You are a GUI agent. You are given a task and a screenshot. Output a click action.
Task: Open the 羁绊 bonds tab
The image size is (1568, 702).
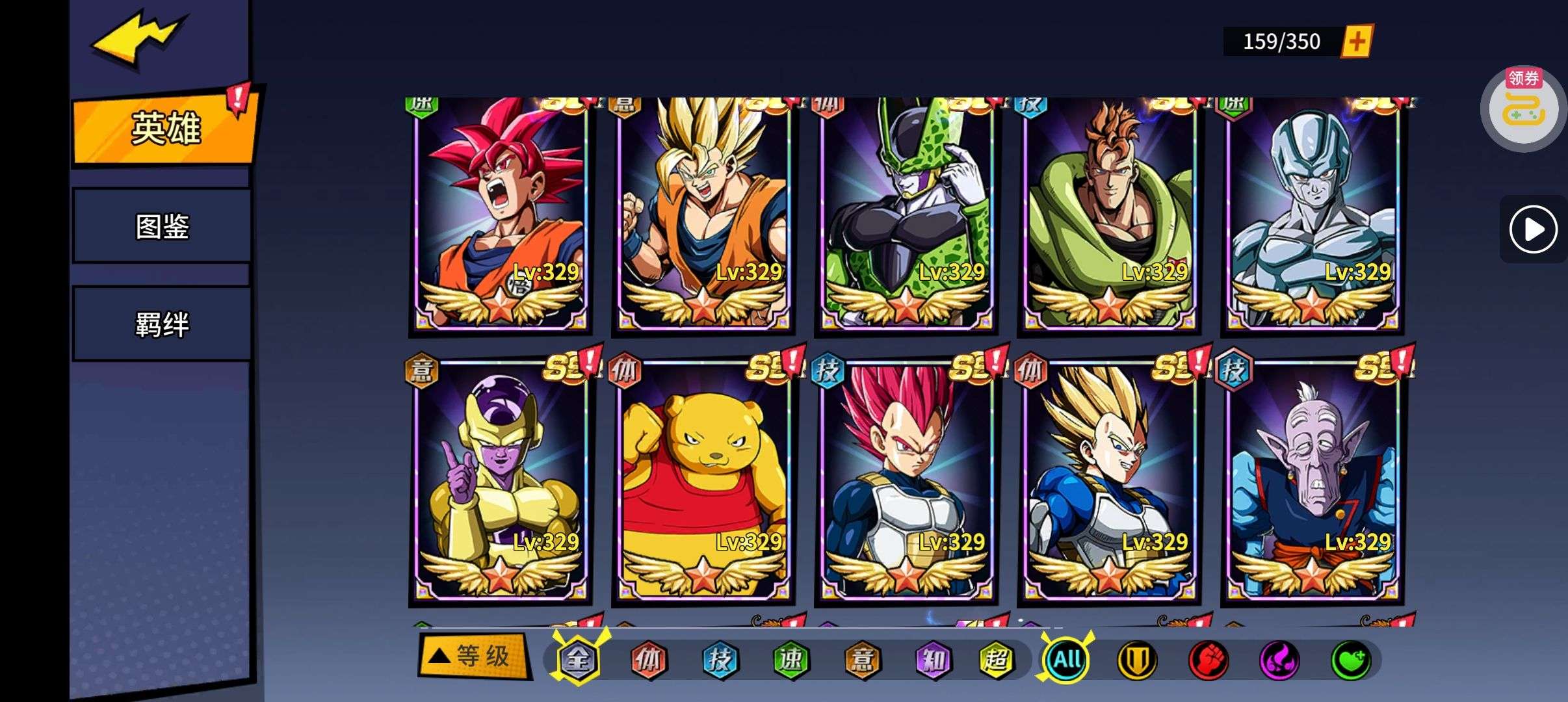162,324
